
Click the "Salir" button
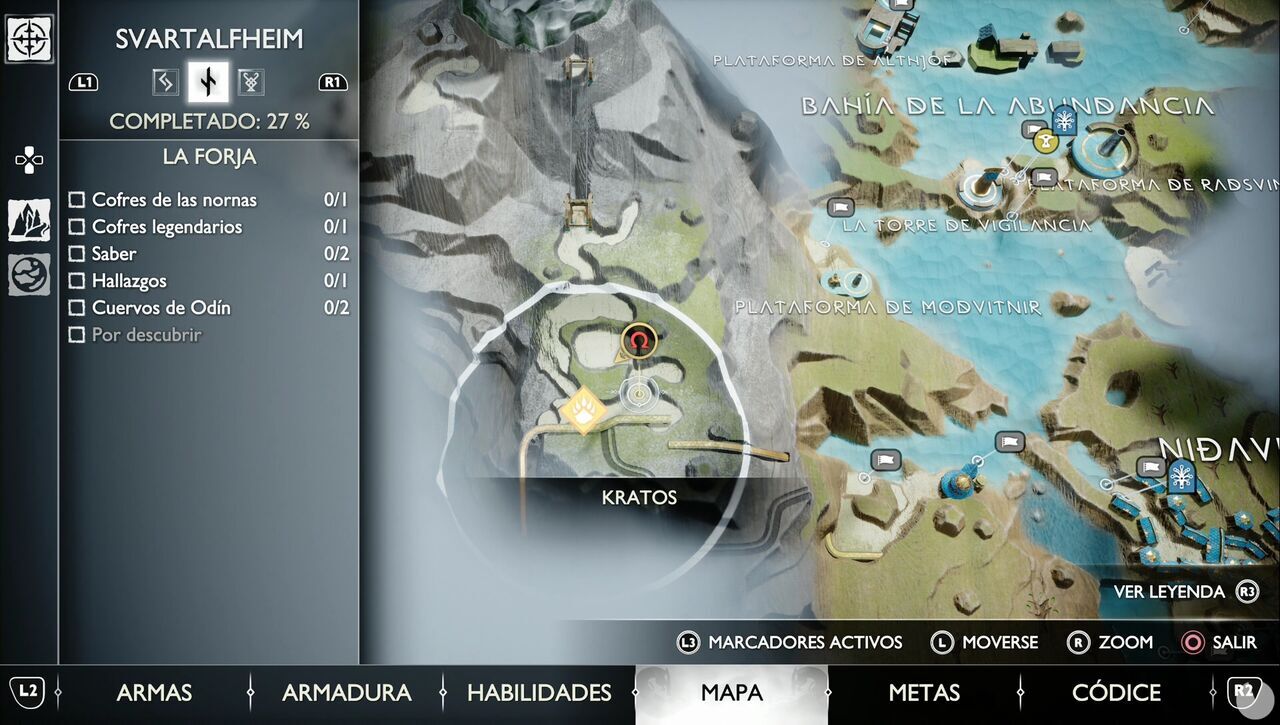point(1235,642)
